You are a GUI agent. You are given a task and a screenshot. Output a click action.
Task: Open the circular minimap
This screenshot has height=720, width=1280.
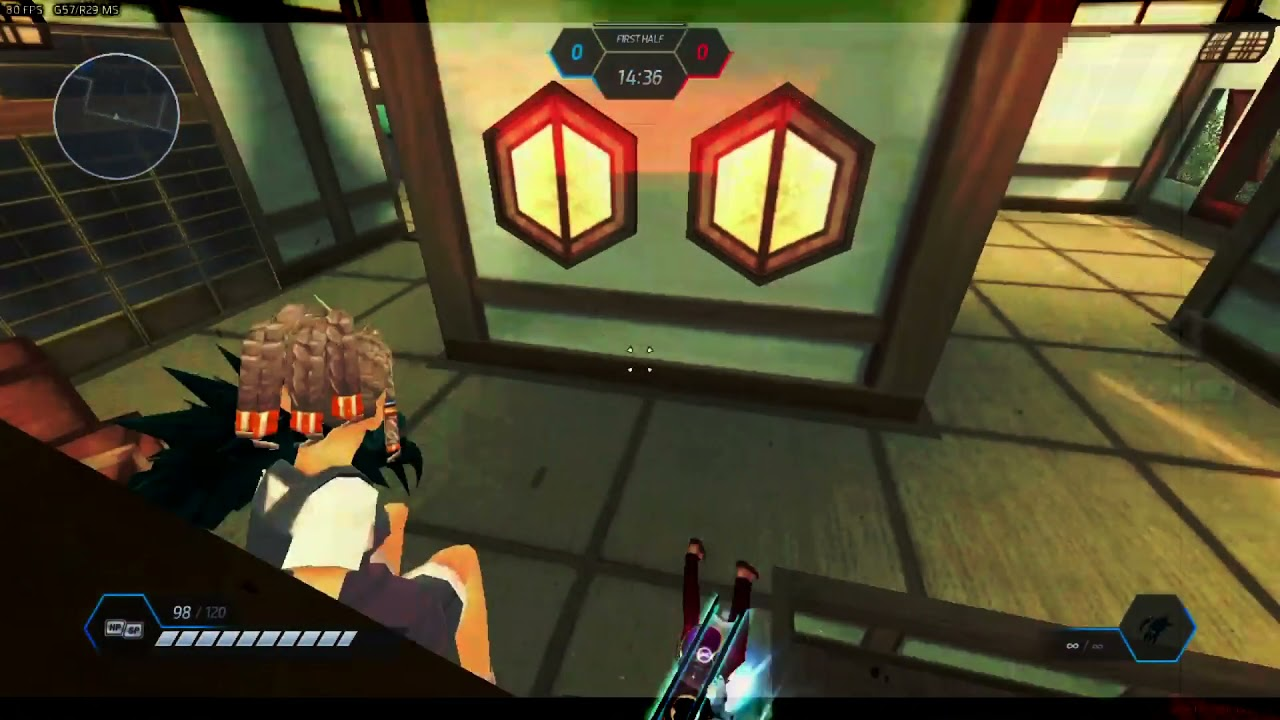(116, 116)
